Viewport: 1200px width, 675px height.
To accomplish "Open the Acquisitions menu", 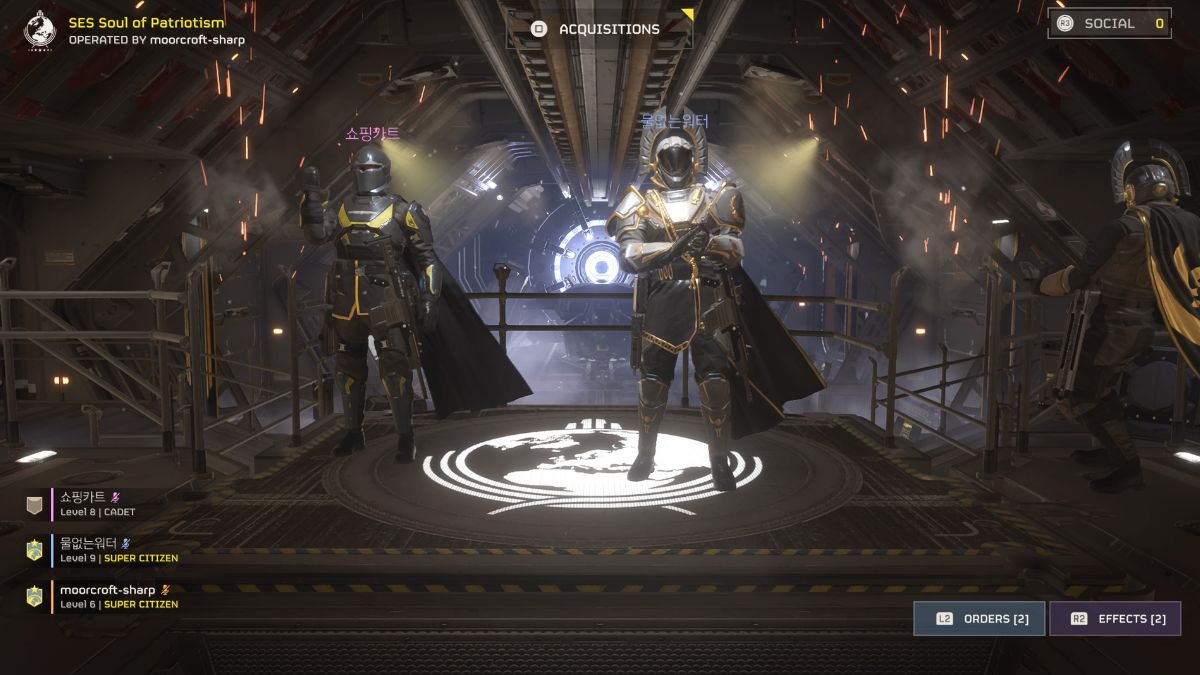I will tap(598, 29).
